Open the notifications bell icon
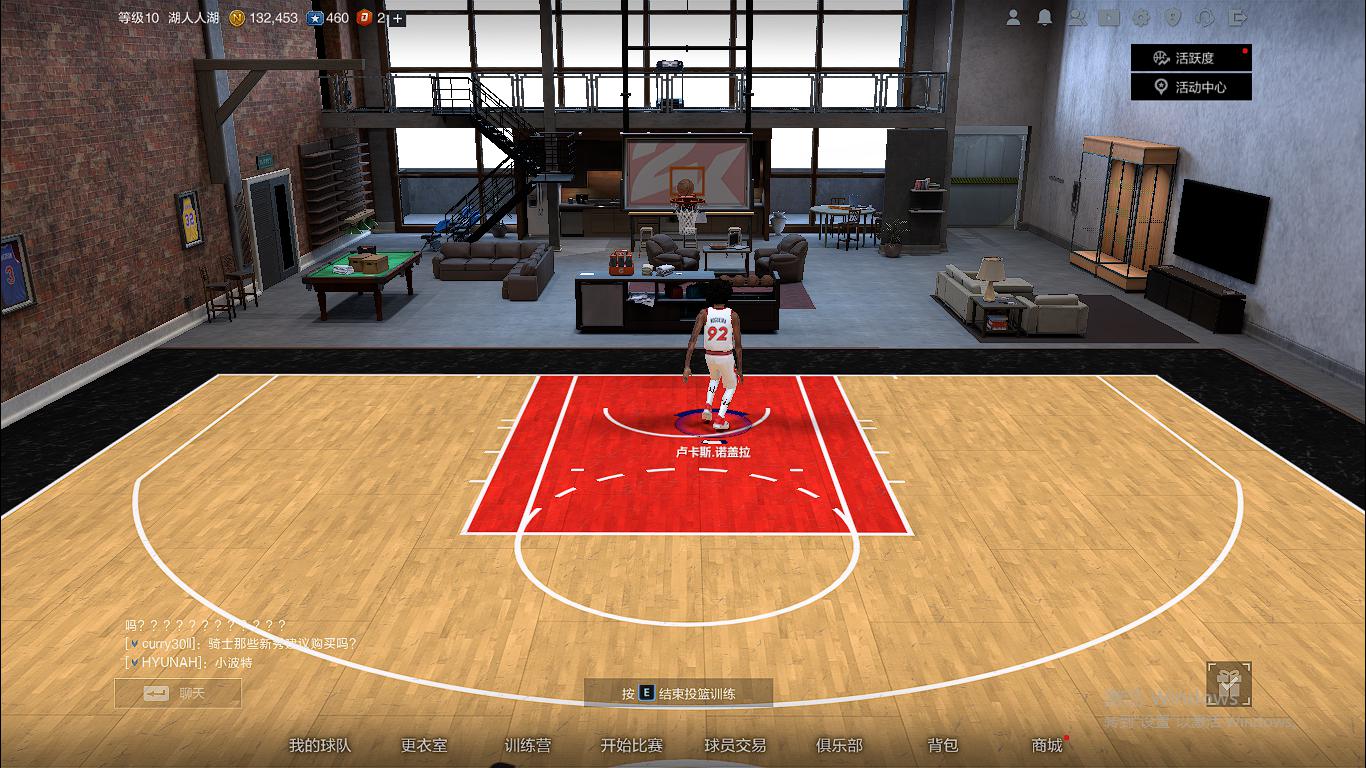This screenshot has width=1366, height=768. click(x=1044, y=17)
